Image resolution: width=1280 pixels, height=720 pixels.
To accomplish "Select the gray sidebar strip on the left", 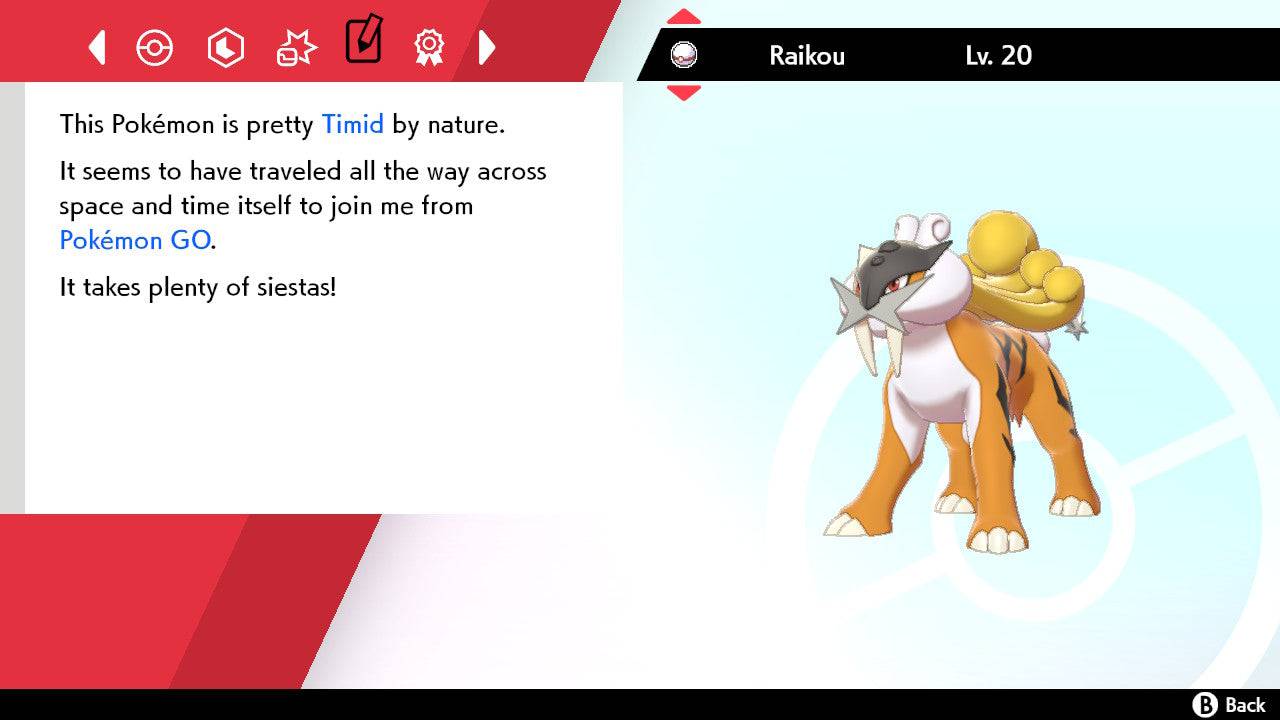I will pyautogui.click(x=11, y=300).
